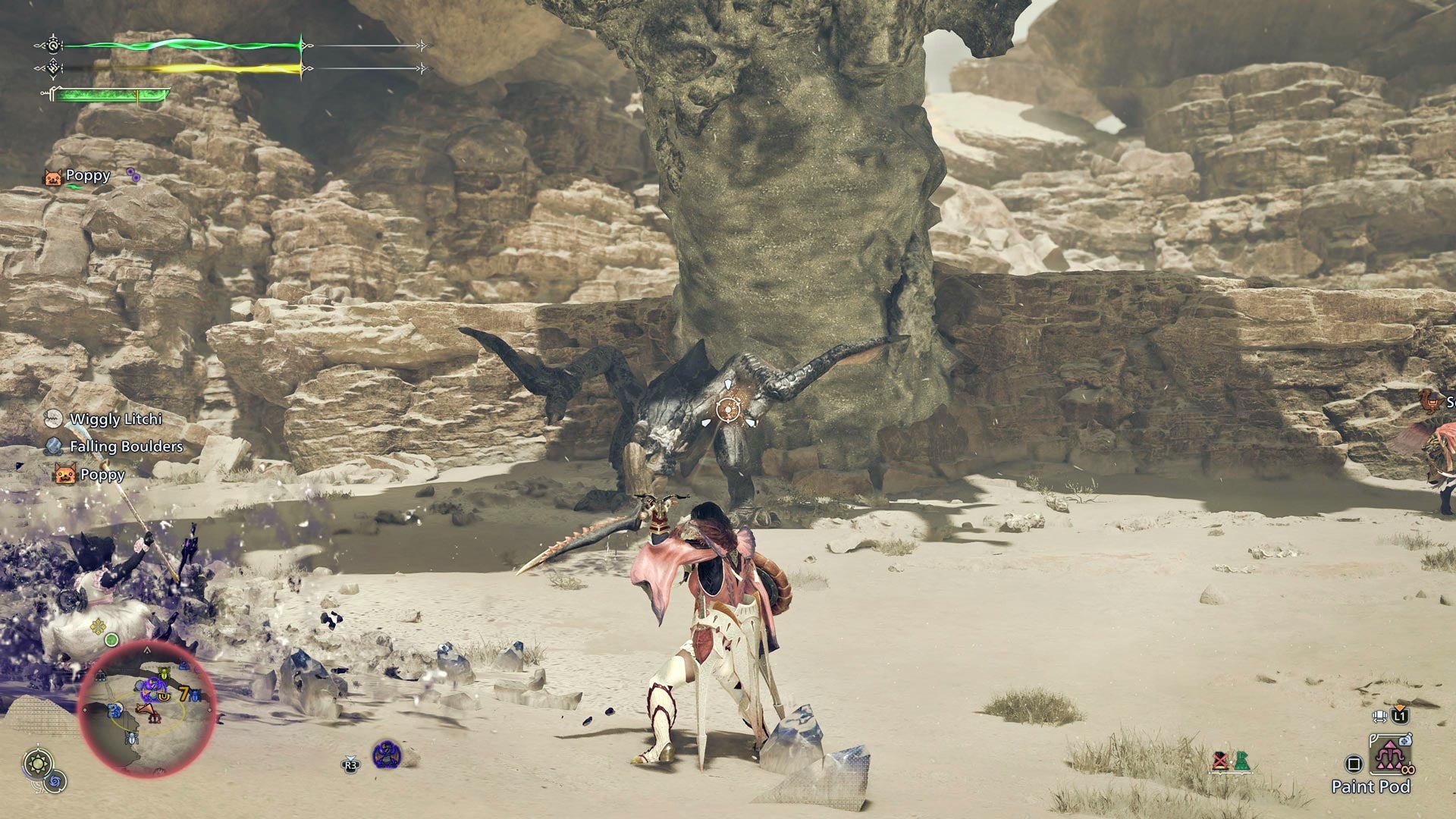Click the Paint Pod label text
The image size is (1456, 819).
[1371, 786]
